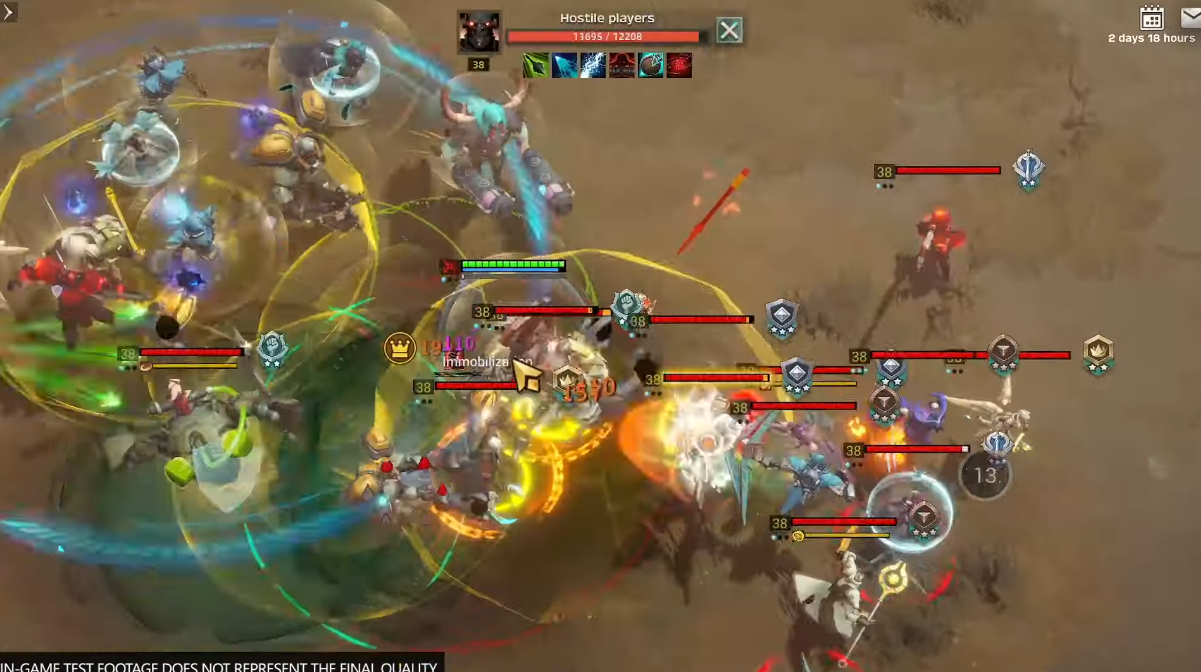Open the calendar events icon

(1152, 18)
